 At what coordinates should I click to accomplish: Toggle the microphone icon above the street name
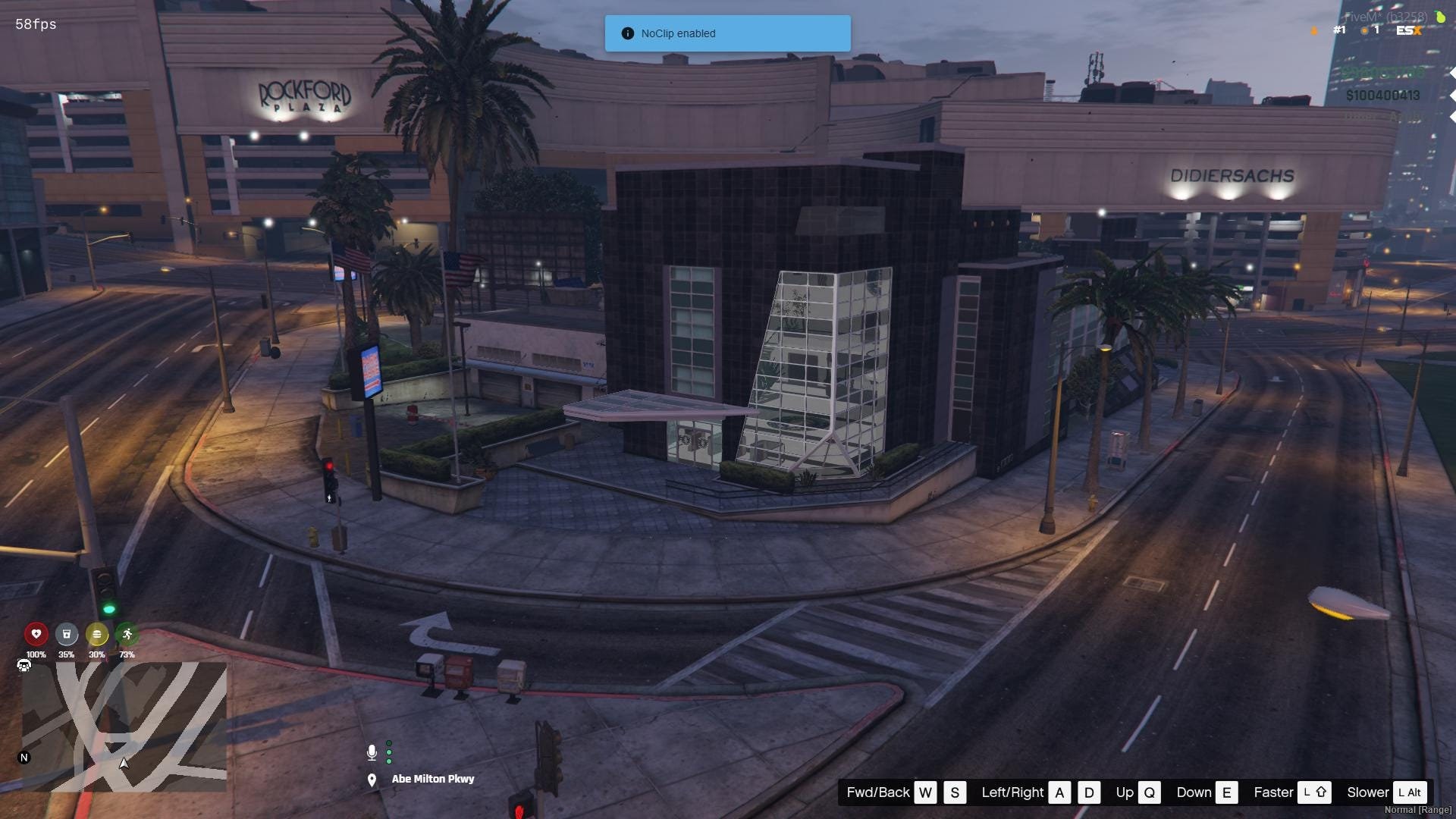click(372, 752)
